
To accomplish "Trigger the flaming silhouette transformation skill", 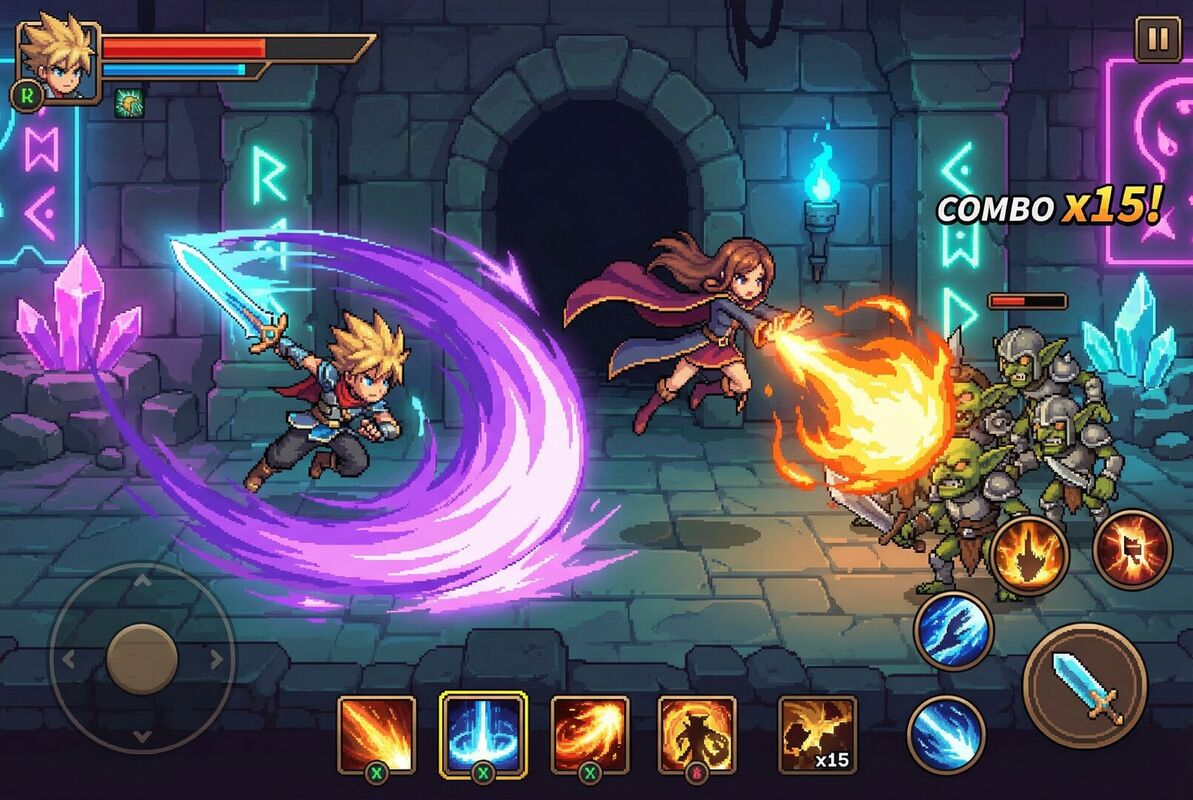I will tap(696, 733).
